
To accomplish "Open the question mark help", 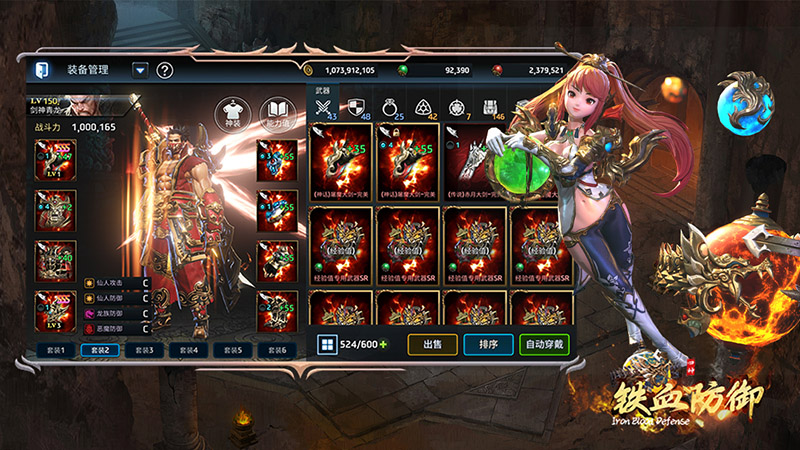I will coord(165,70).
